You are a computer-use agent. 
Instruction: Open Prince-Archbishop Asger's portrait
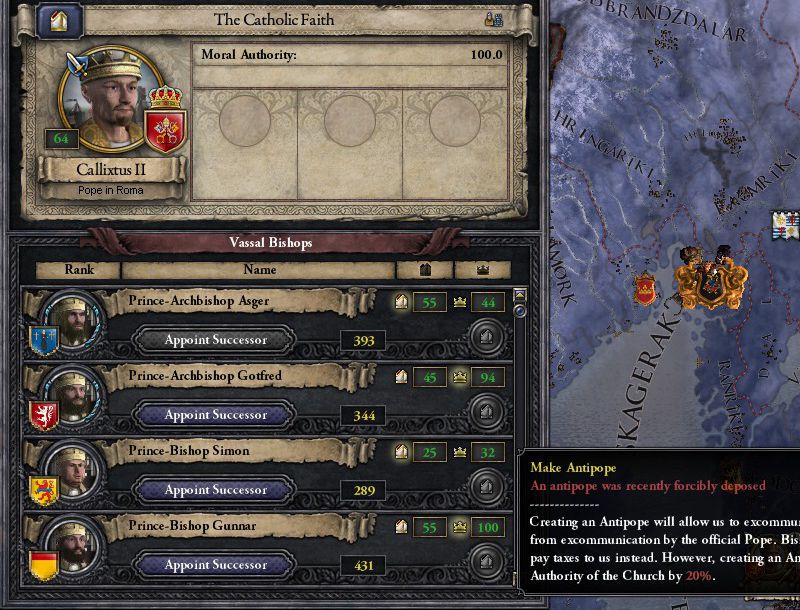coord(74,320)
